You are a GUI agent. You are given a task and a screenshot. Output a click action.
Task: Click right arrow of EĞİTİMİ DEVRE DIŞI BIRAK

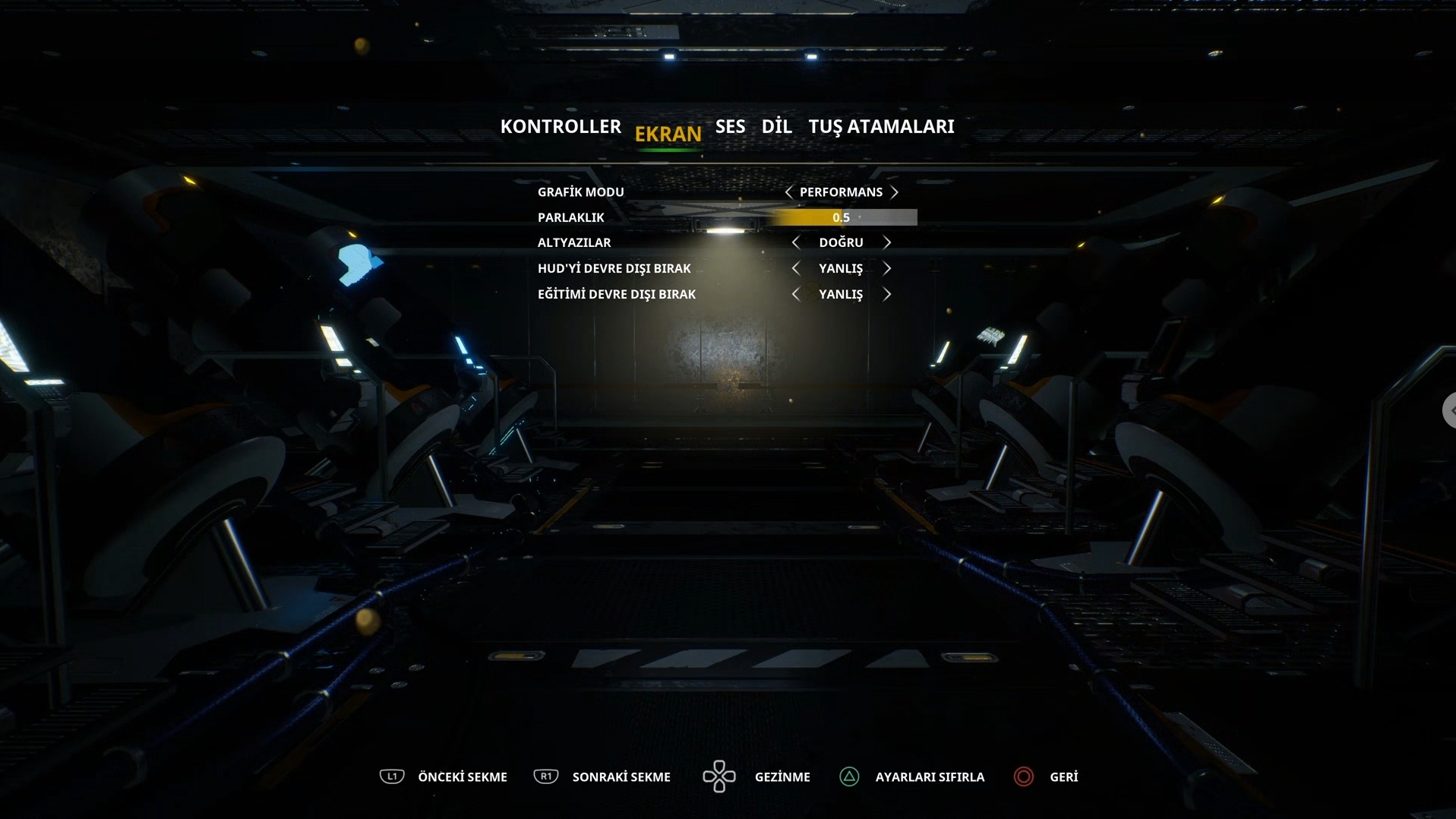pyautogui.click(x=886, y=294)
